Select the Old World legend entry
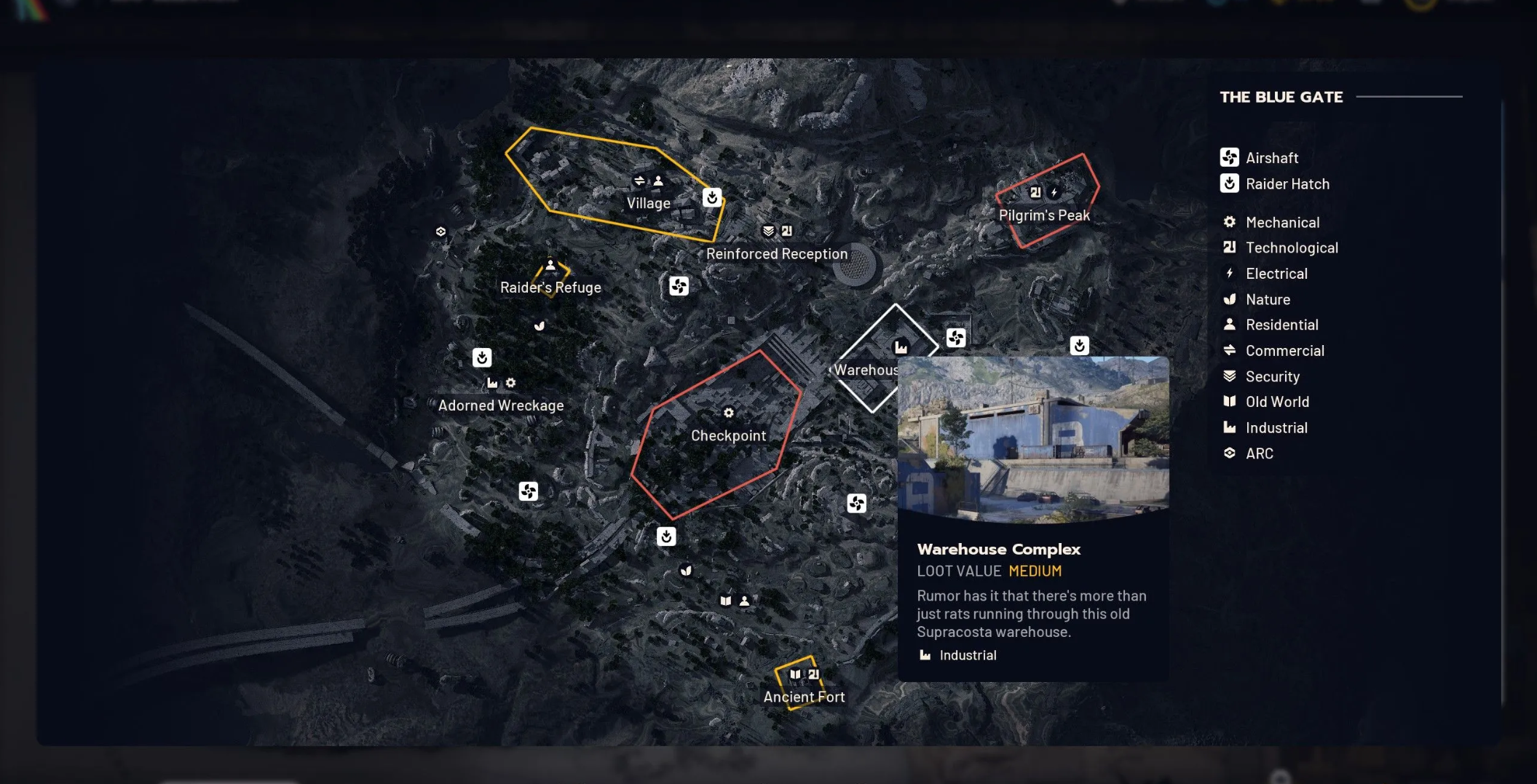Image resolution: width=1537 pixels, height=784 pixels. (1276, 402)
